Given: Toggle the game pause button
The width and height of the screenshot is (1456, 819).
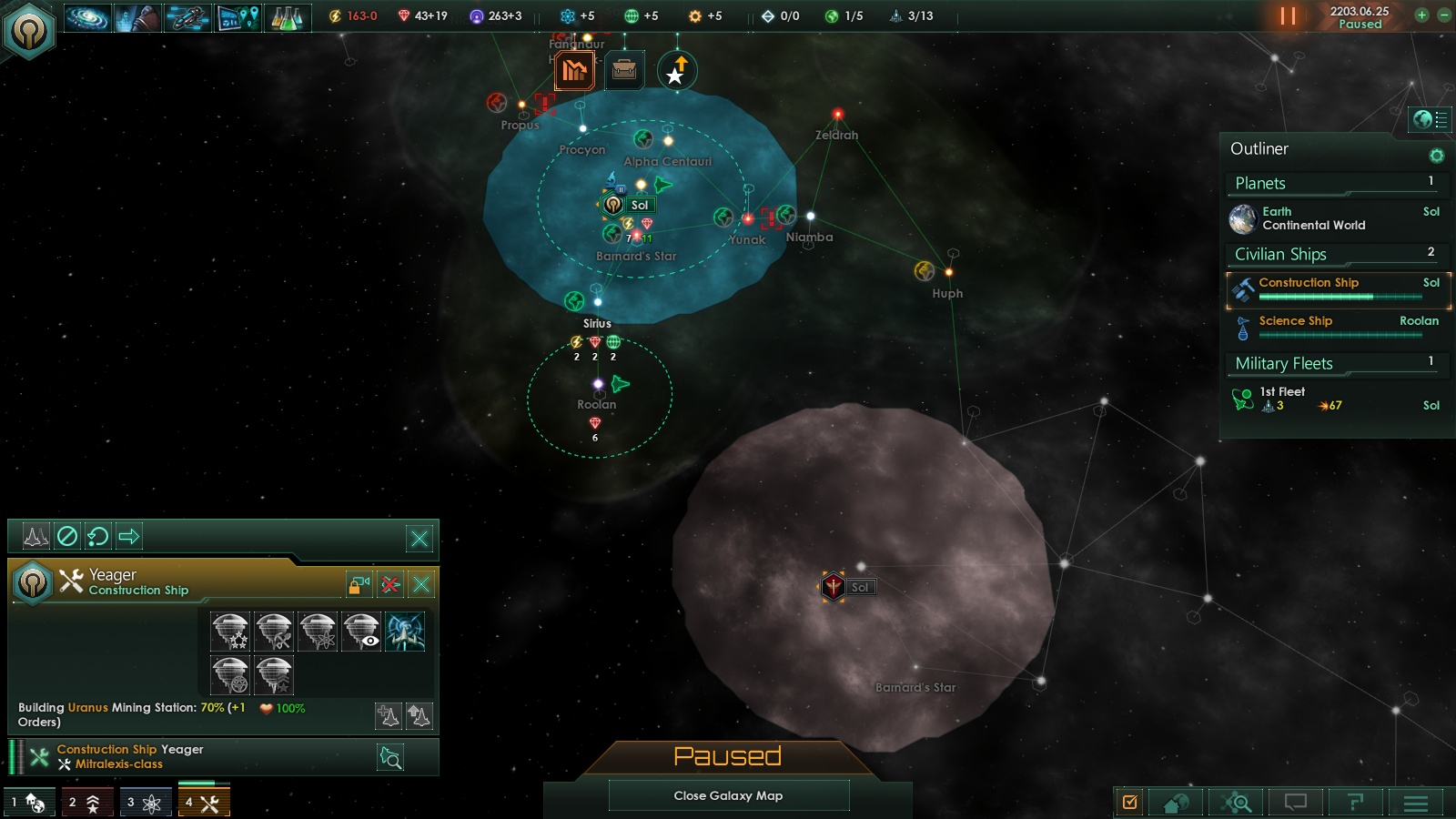Looking at the screenshot, I should click(1288, 15).
